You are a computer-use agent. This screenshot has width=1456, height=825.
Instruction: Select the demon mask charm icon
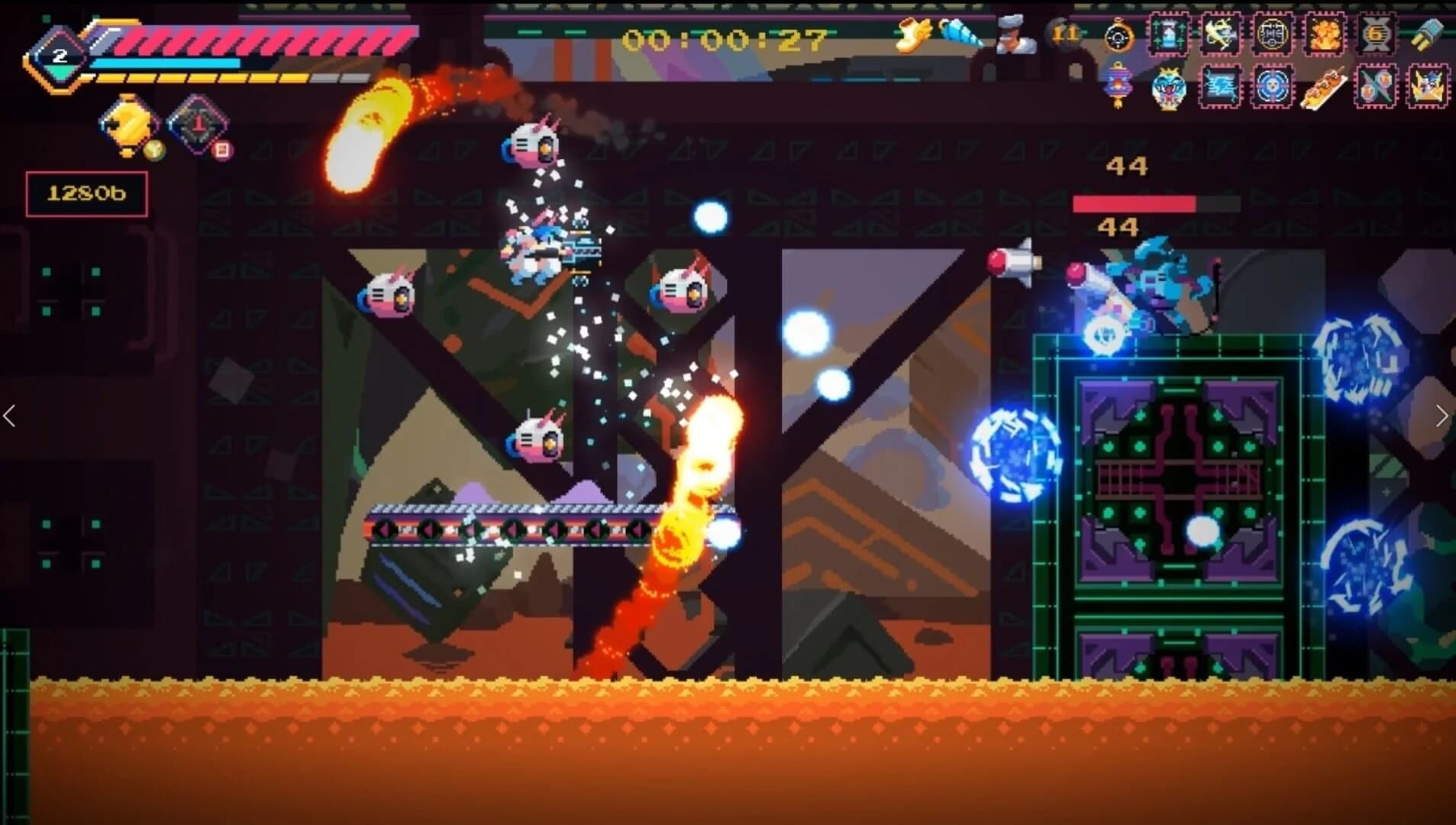pyautogui.click(x=1169, y=89)
